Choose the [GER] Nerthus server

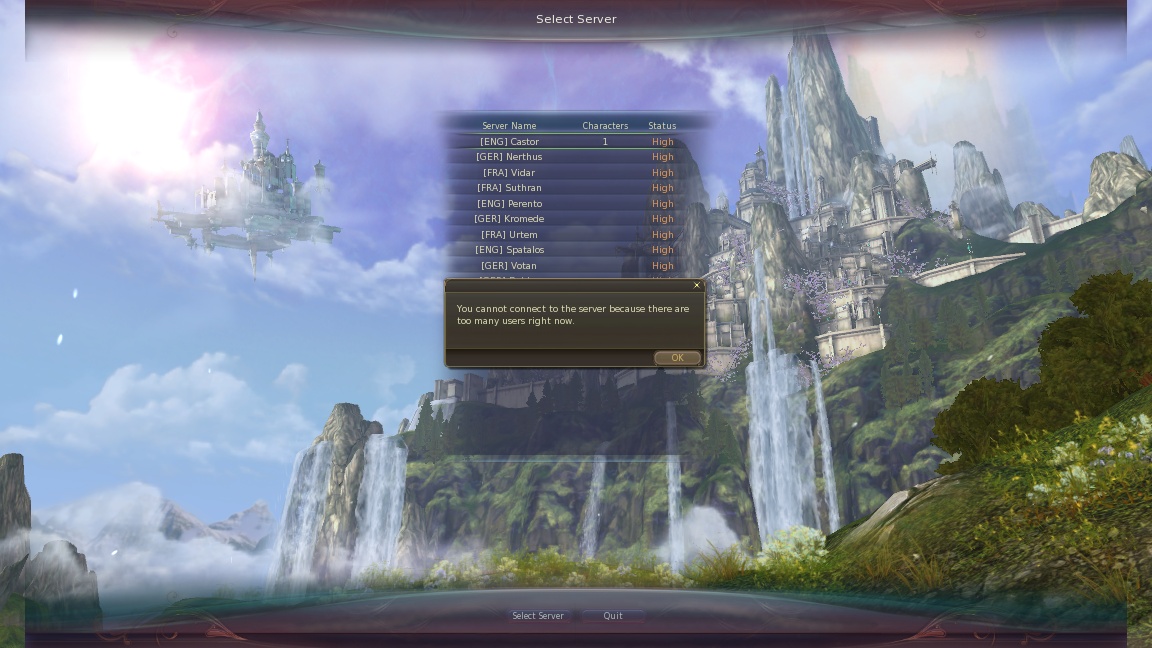pos(509,157)
